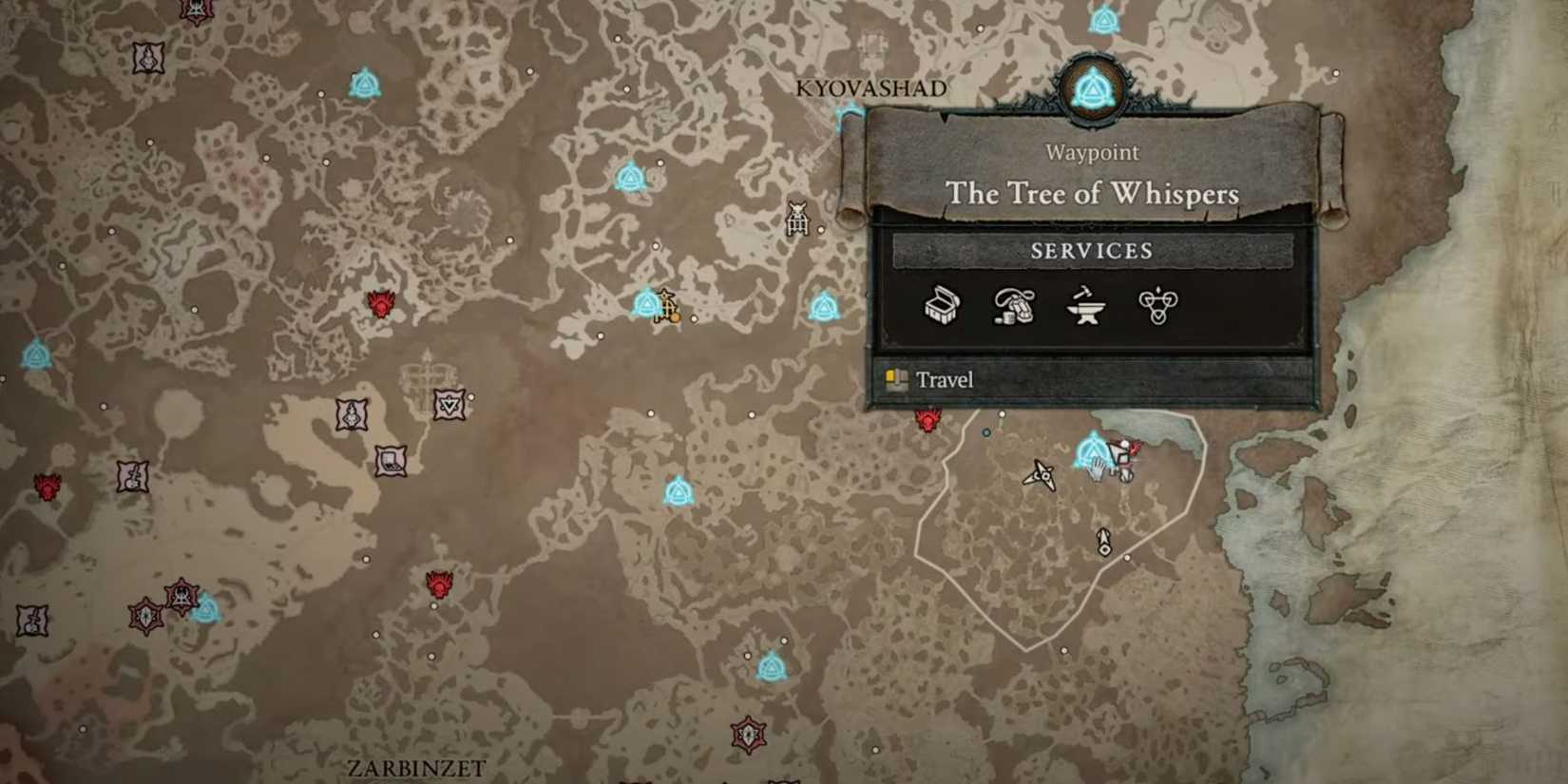Click the Tree of Whispers emblem above the banner
The width and height of the screenshot is (1568, 784).
(1095, 85)
